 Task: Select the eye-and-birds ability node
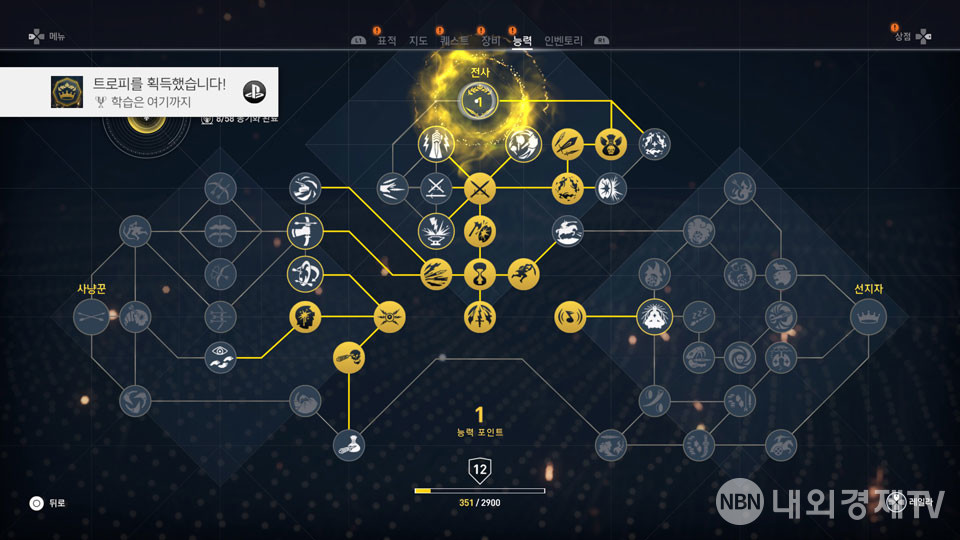pyautogui.click(x=220, y=357)
